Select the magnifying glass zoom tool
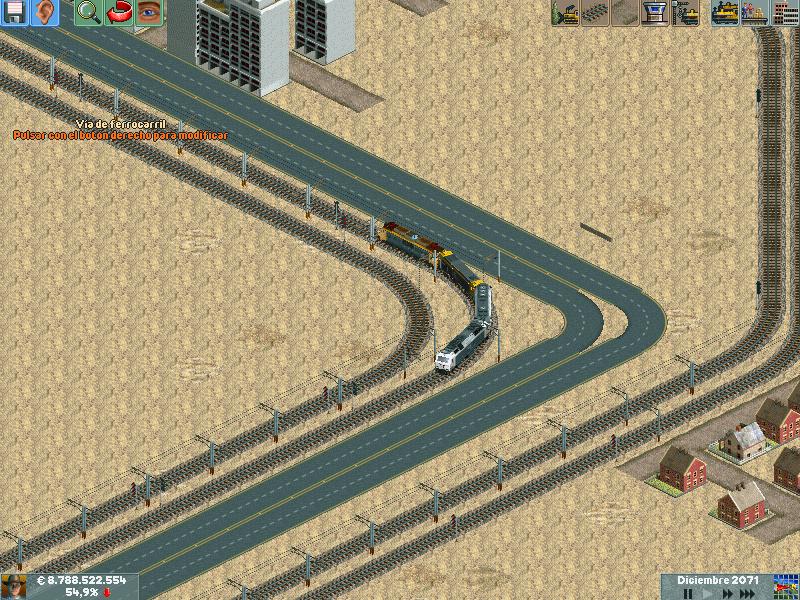800x600 pixels. click(x=88, y=12)
